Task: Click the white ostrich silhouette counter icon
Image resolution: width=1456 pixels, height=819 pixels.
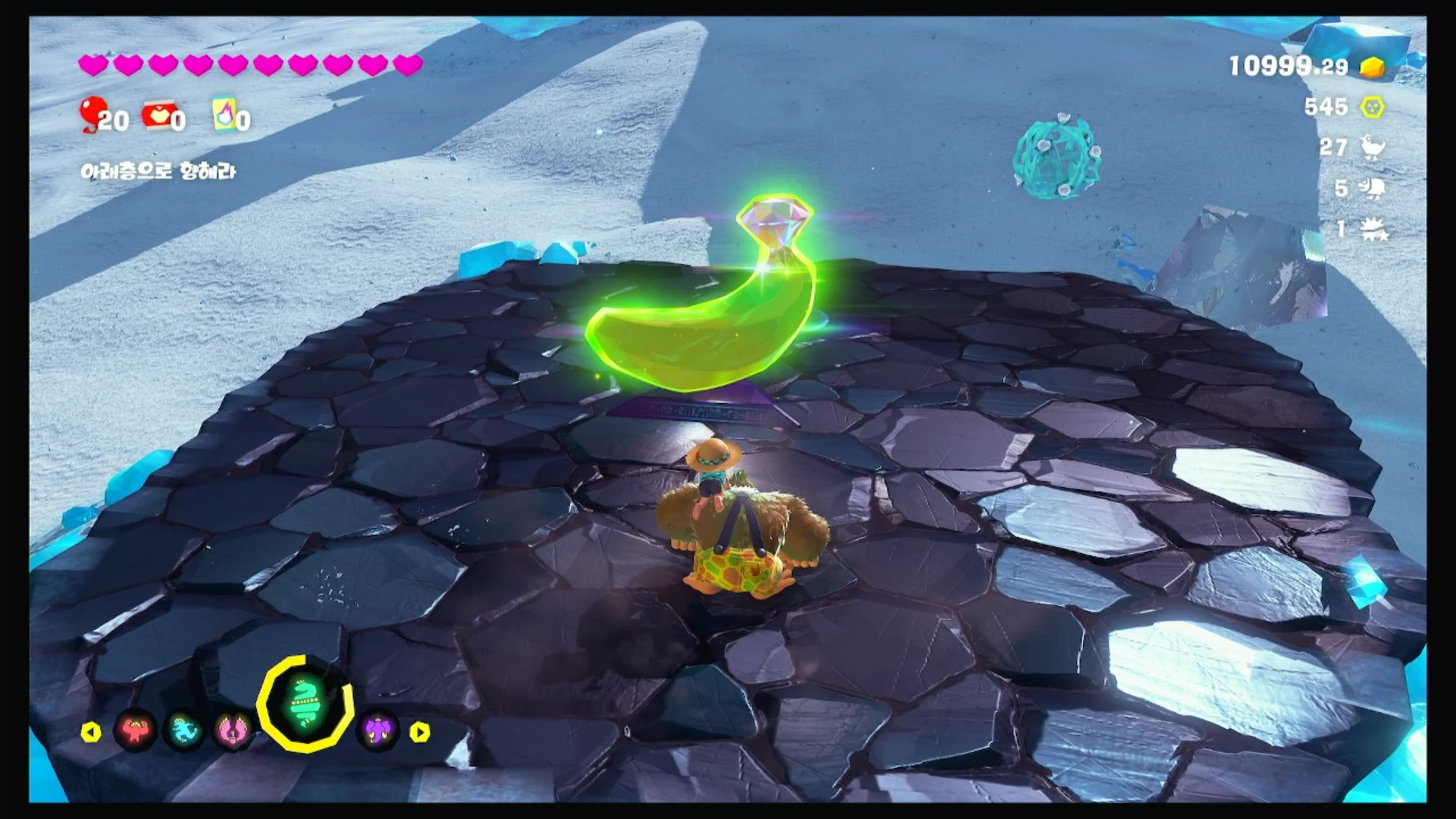Action: [1372, 148]
